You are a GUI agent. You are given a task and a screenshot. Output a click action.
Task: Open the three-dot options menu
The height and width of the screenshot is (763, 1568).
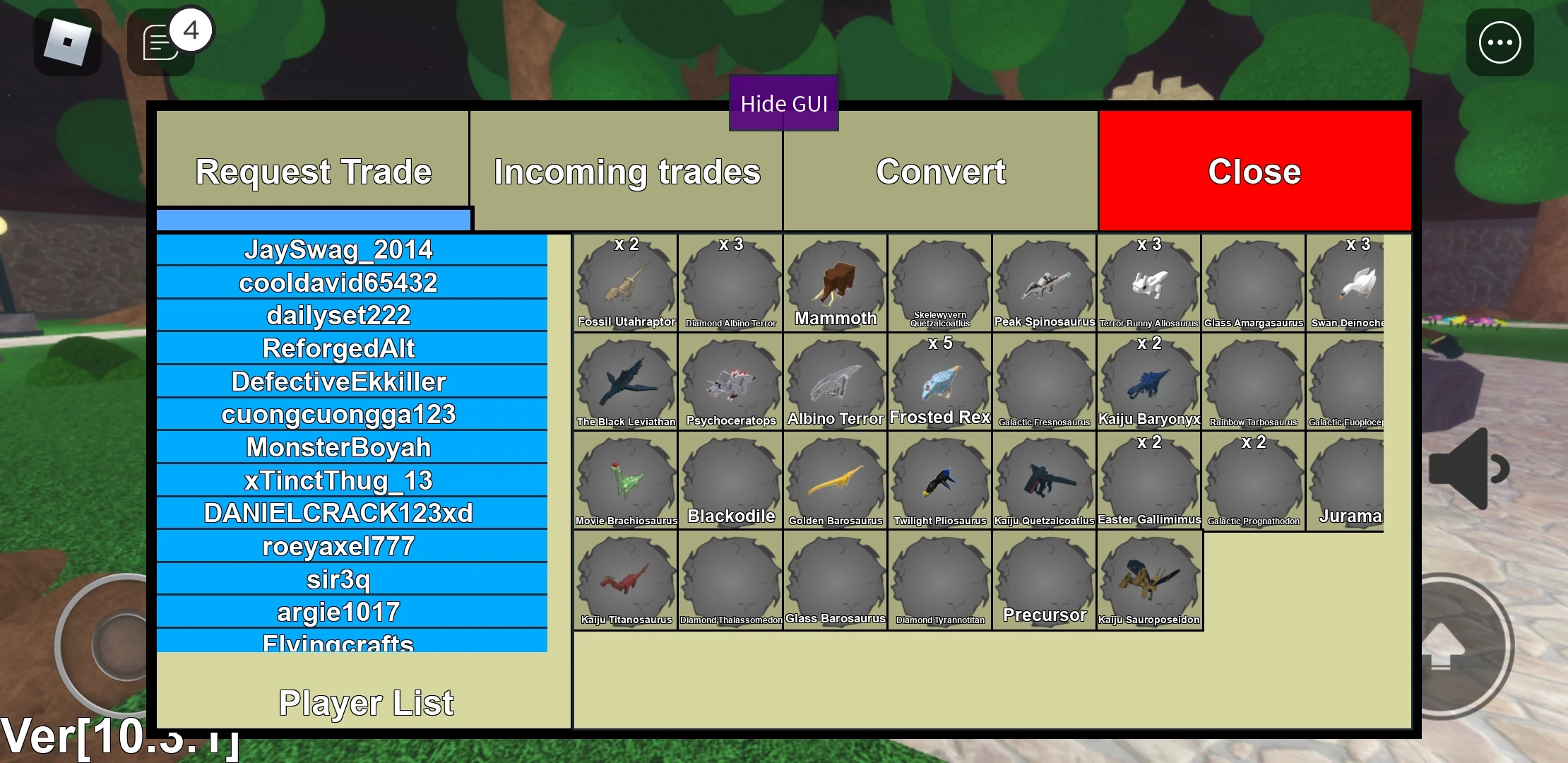(x=1499, y=42)
